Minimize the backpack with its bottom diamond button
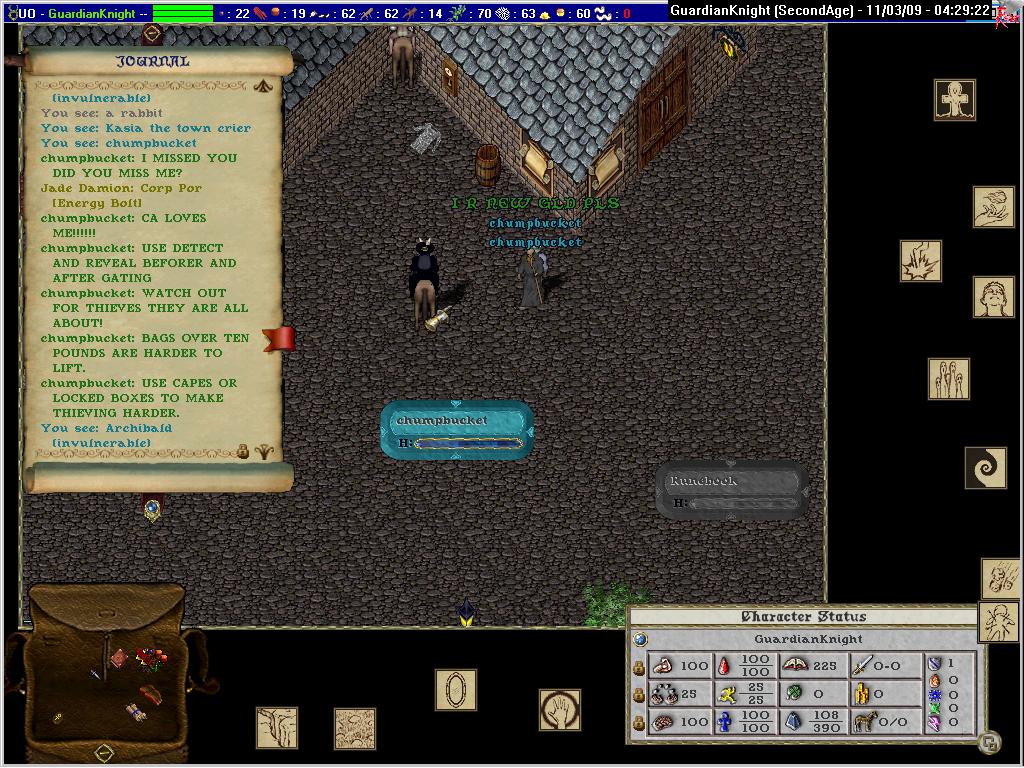Image resolution: width=1024 pixels, height=768 pixels. pyautogui.click(x=104, y=752)
